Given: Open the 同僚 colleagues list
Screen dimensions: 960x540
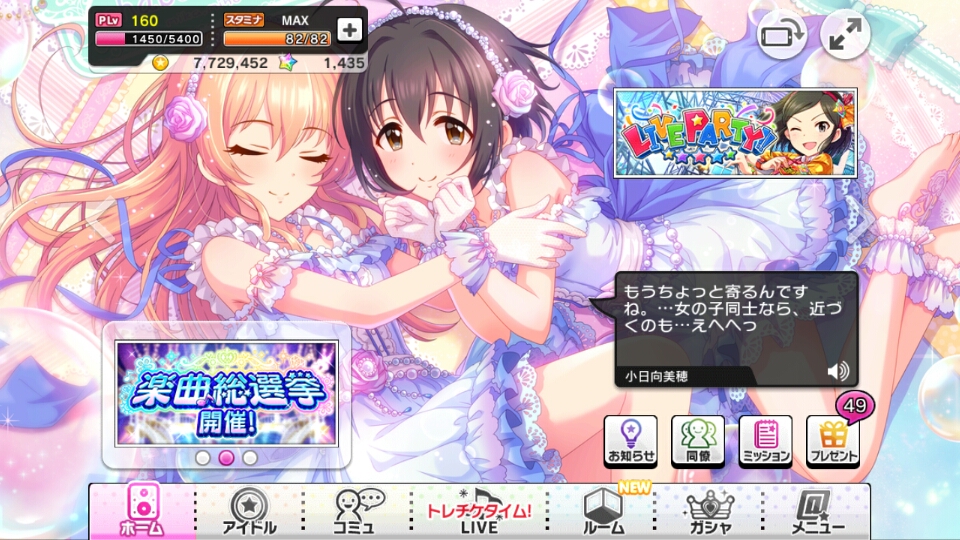Looking at the screenshot, I should click(698, 441).
